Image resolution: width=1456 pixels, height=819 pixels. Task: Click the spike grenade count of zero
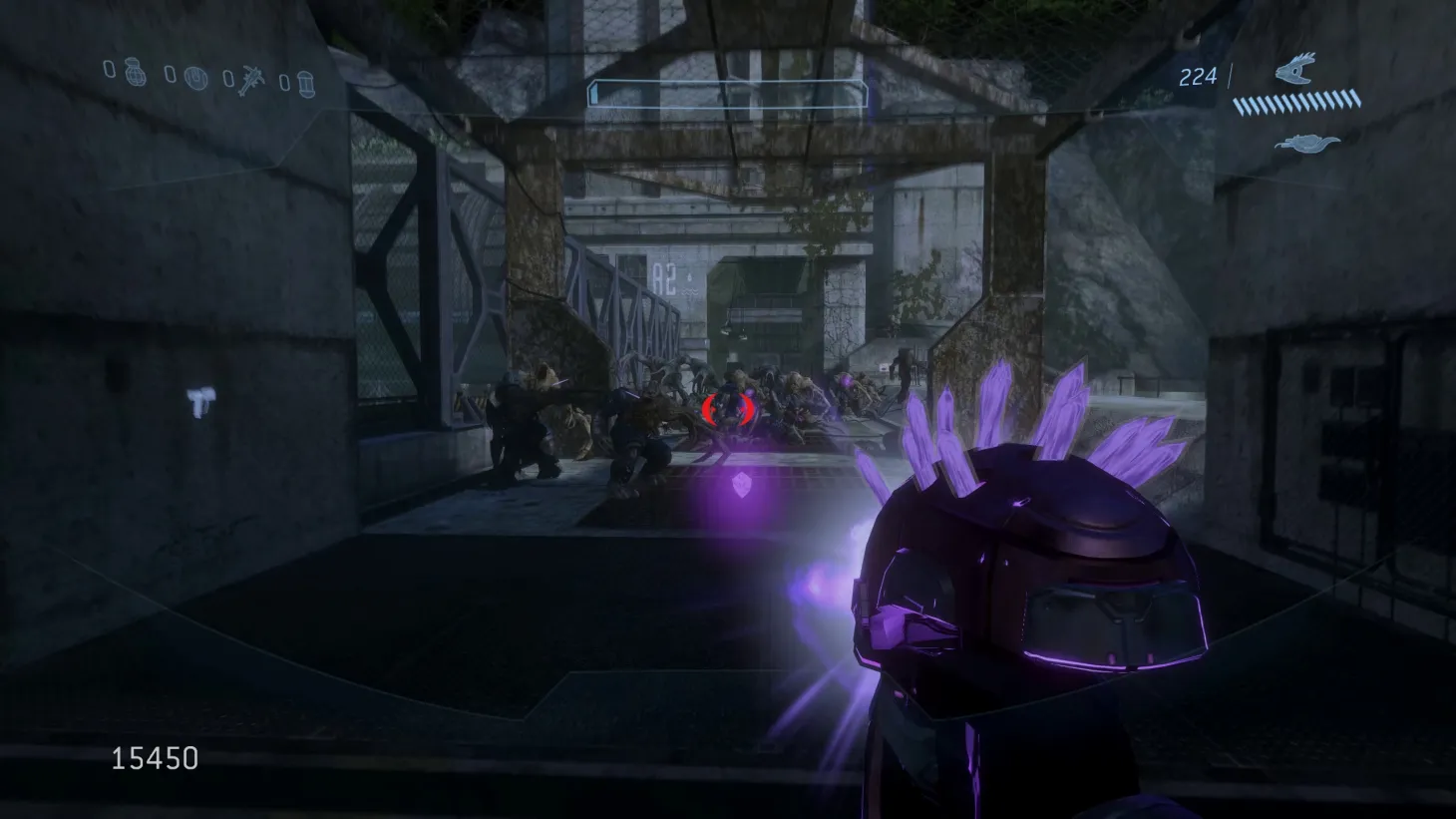pyautogui.click(x=228, y=78)
